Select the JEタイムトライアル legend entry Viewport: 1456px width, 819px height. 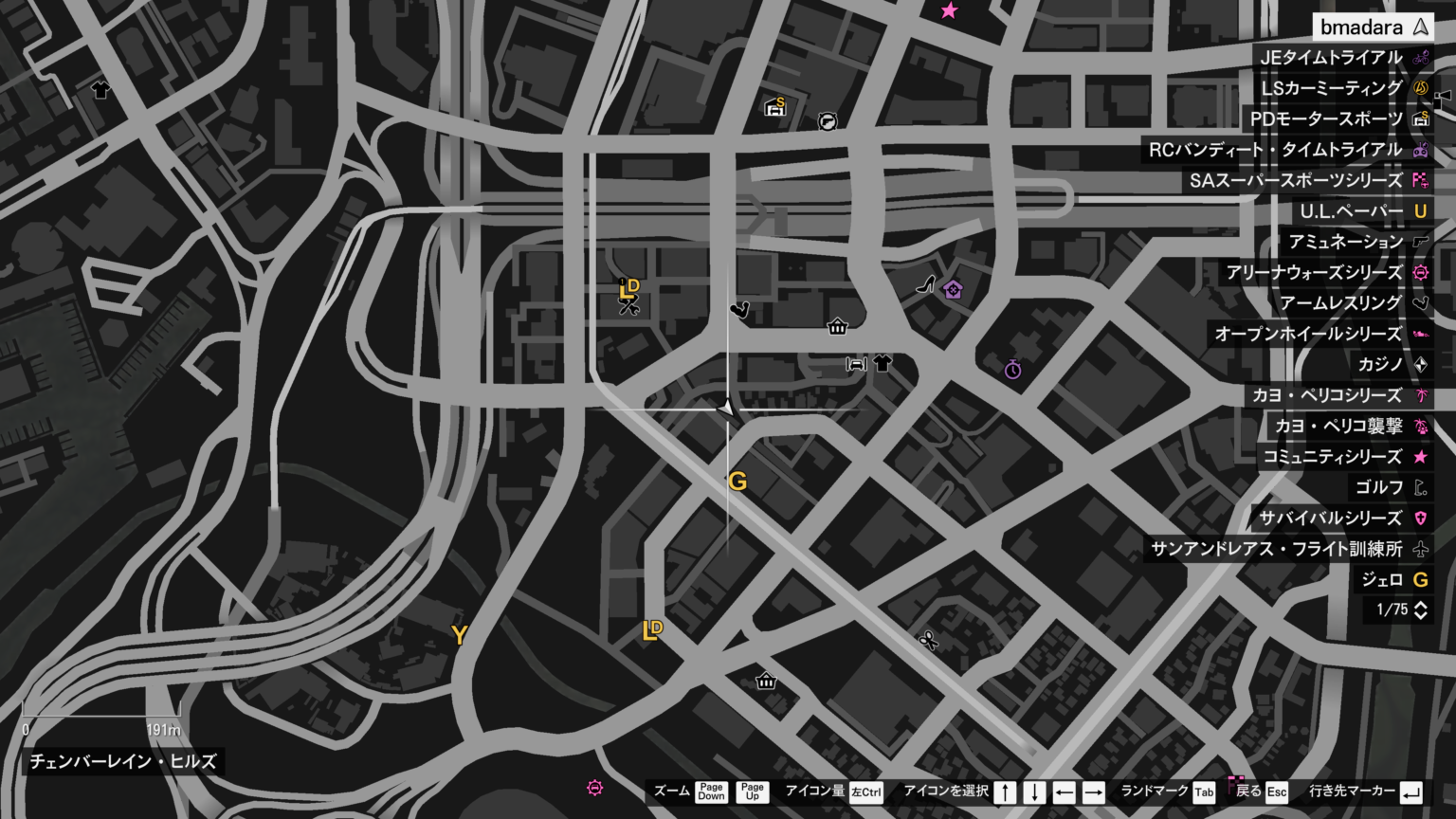pos(1331,58)
